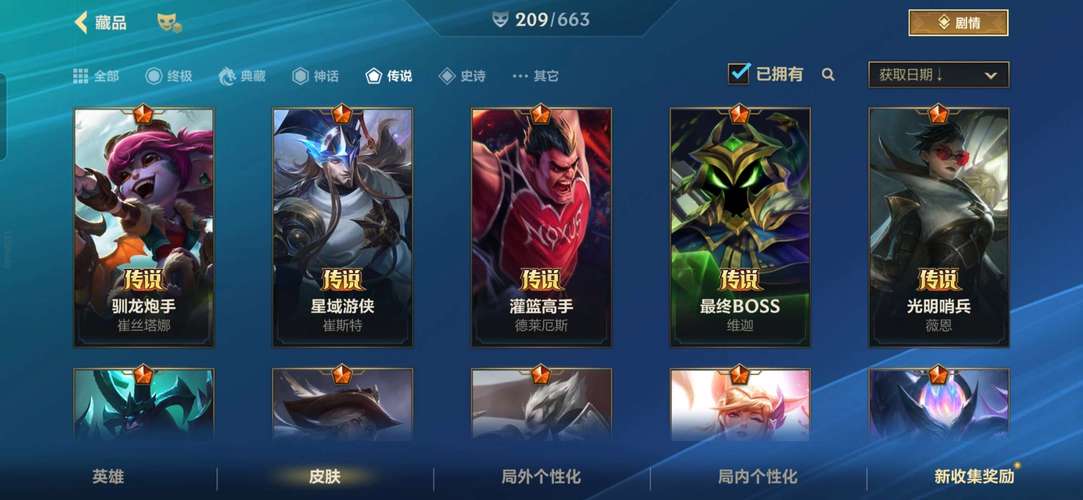Select the 光明哨兵 薇恩 skin card

click(x=938, y=227)
